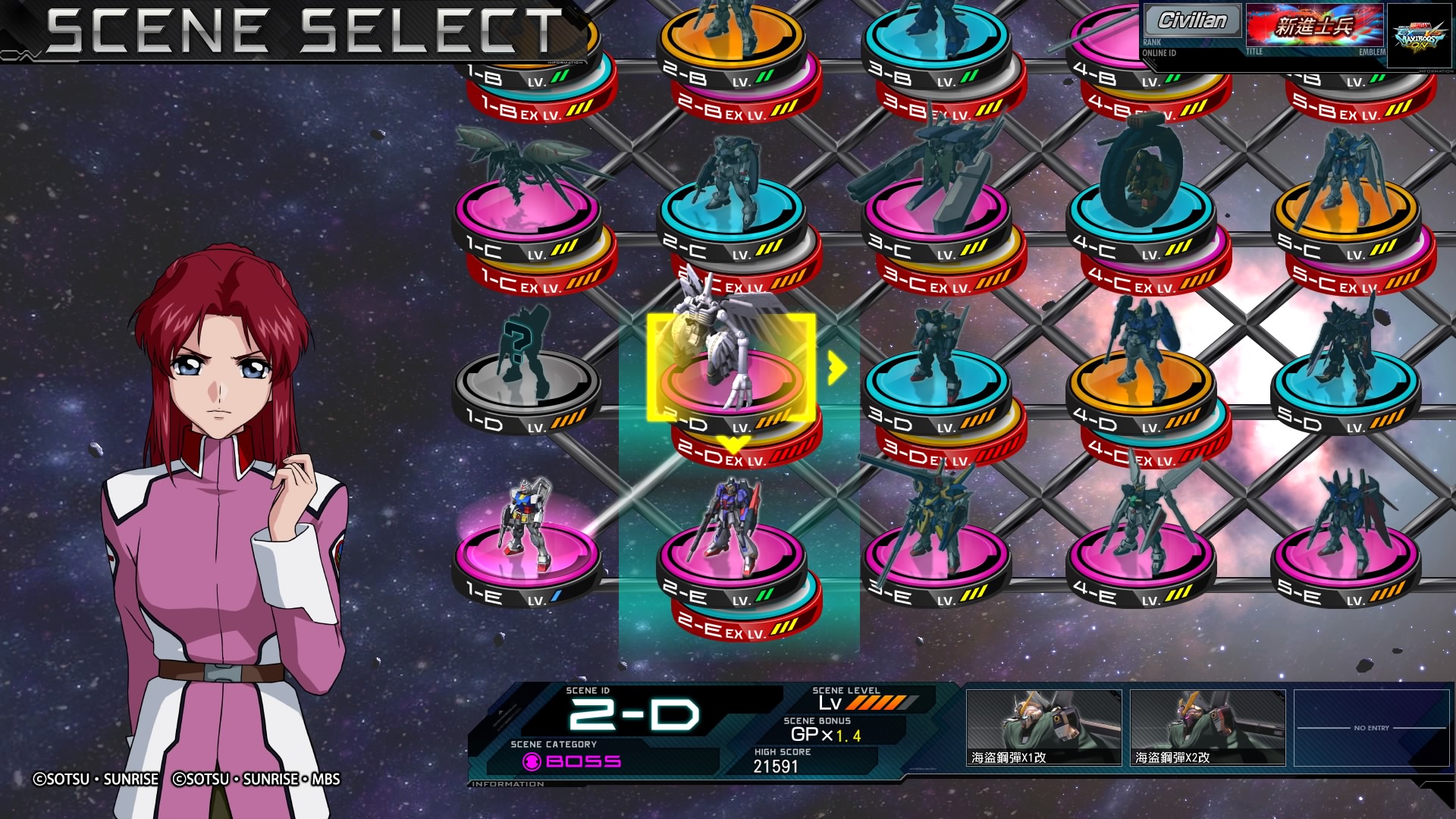The height and width of the screenshot is (819, 1456).
Task: Select scene tile 4-D
Action: 1141,387
